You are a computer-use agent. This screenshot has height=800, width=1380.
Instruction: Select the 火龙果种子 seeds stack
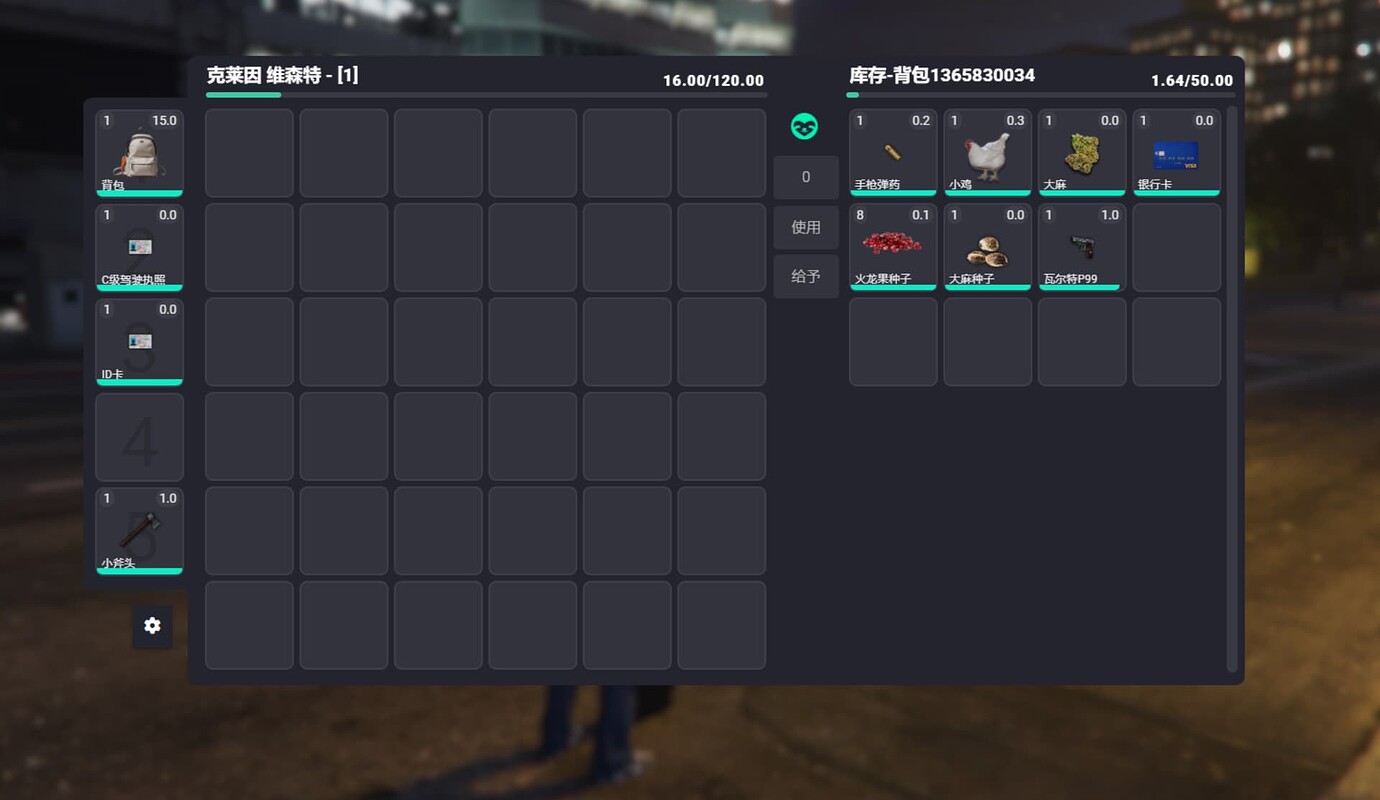892,246
